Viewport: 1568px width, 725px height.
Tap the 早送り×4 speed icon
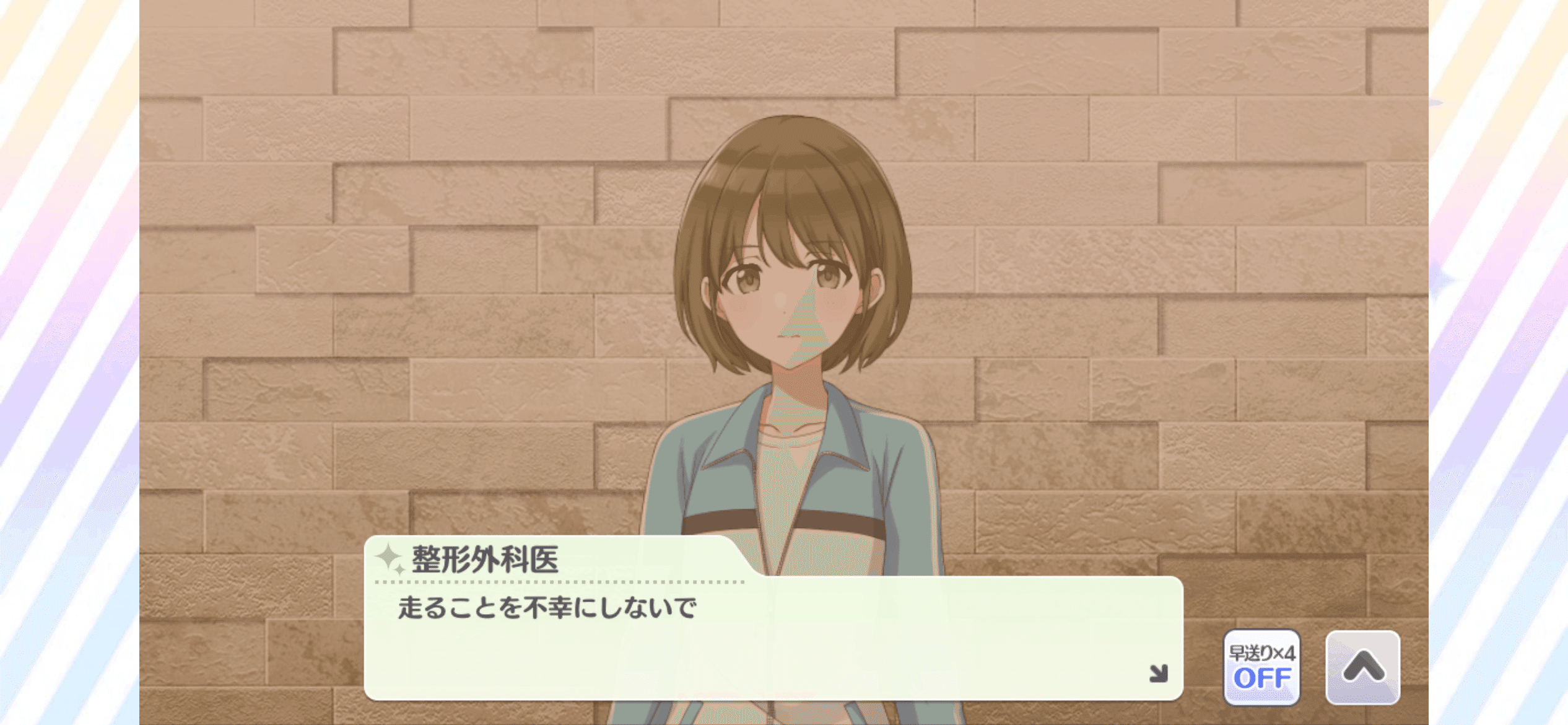pos(1264,652)
